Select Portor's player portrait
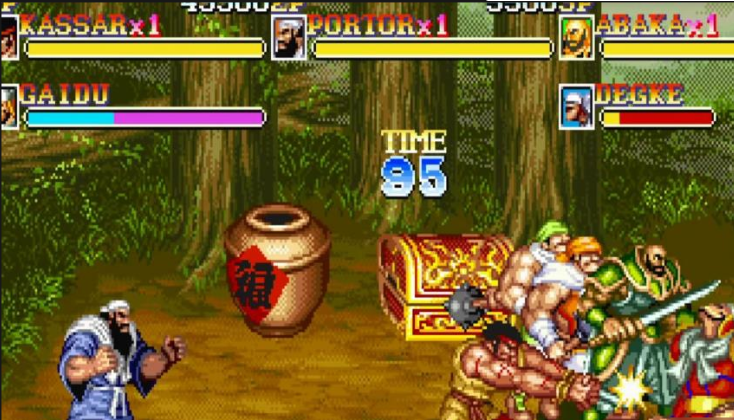The height and width of the screenshot is (420, 734). point(288,37)
